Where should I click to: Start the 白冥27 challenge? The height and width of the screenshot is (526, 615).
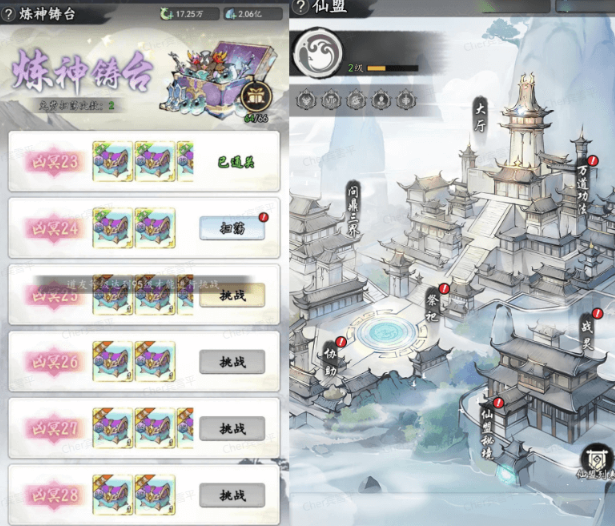(232, 428)
